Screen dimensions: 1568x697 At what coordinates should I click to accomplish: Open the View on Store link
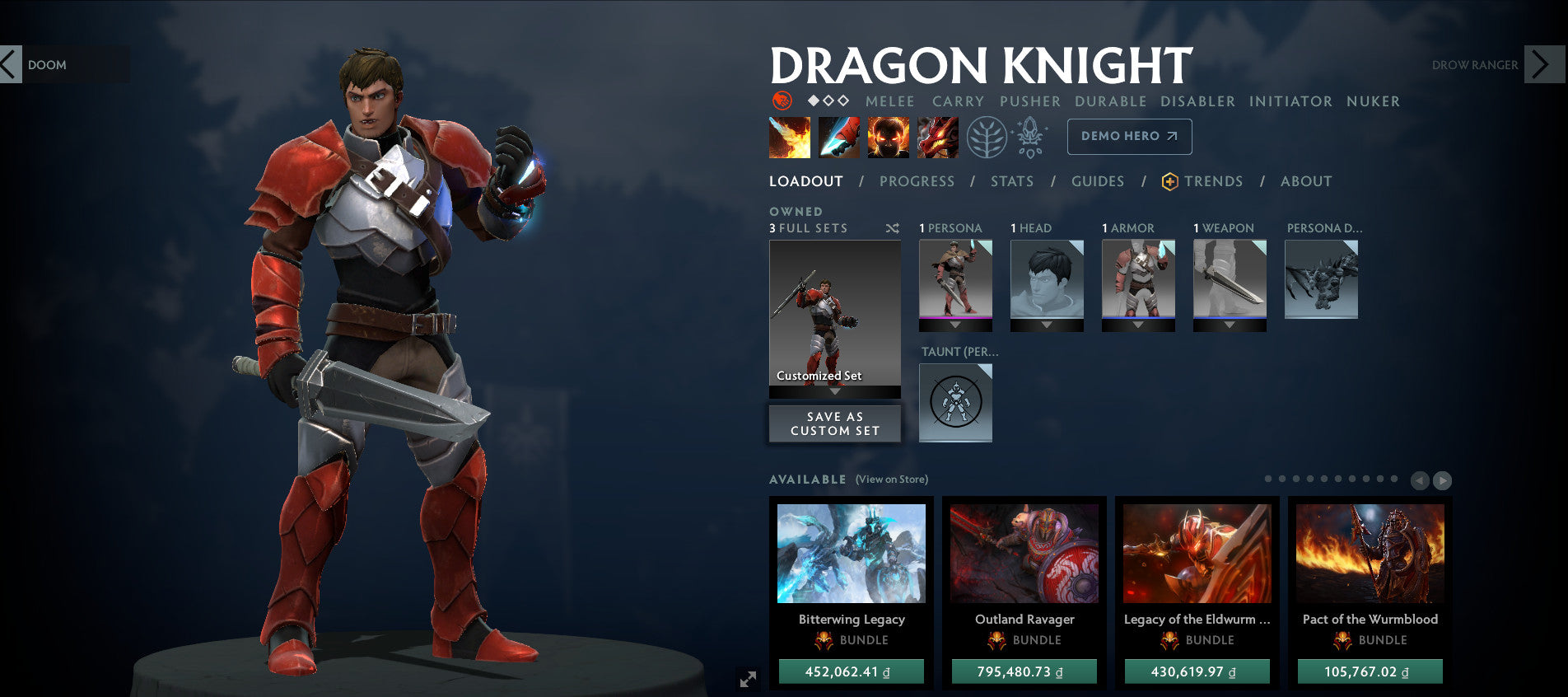click(x=892, y=478)
